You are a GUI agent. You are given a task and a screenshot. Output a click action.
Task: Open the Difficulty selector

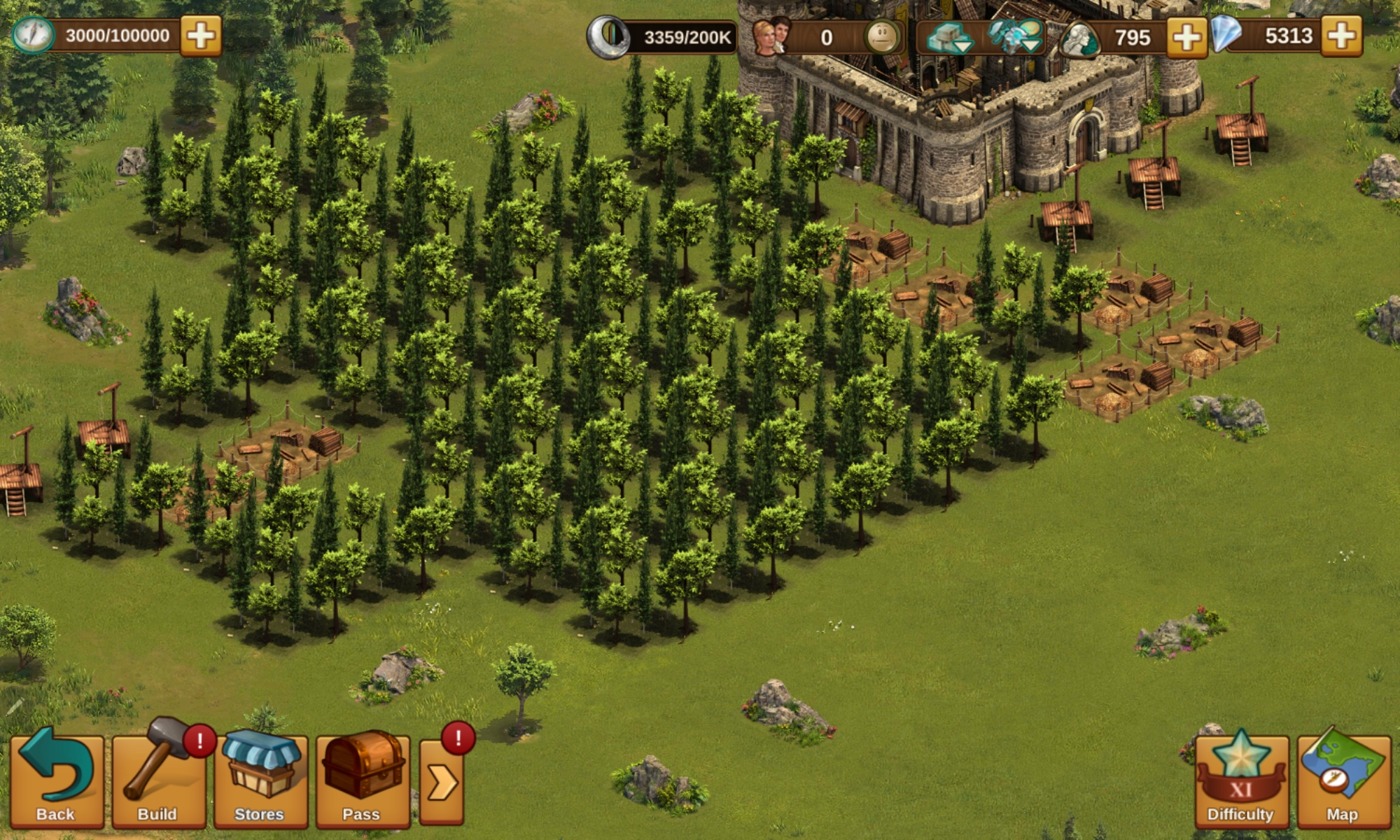[1240, 780]
